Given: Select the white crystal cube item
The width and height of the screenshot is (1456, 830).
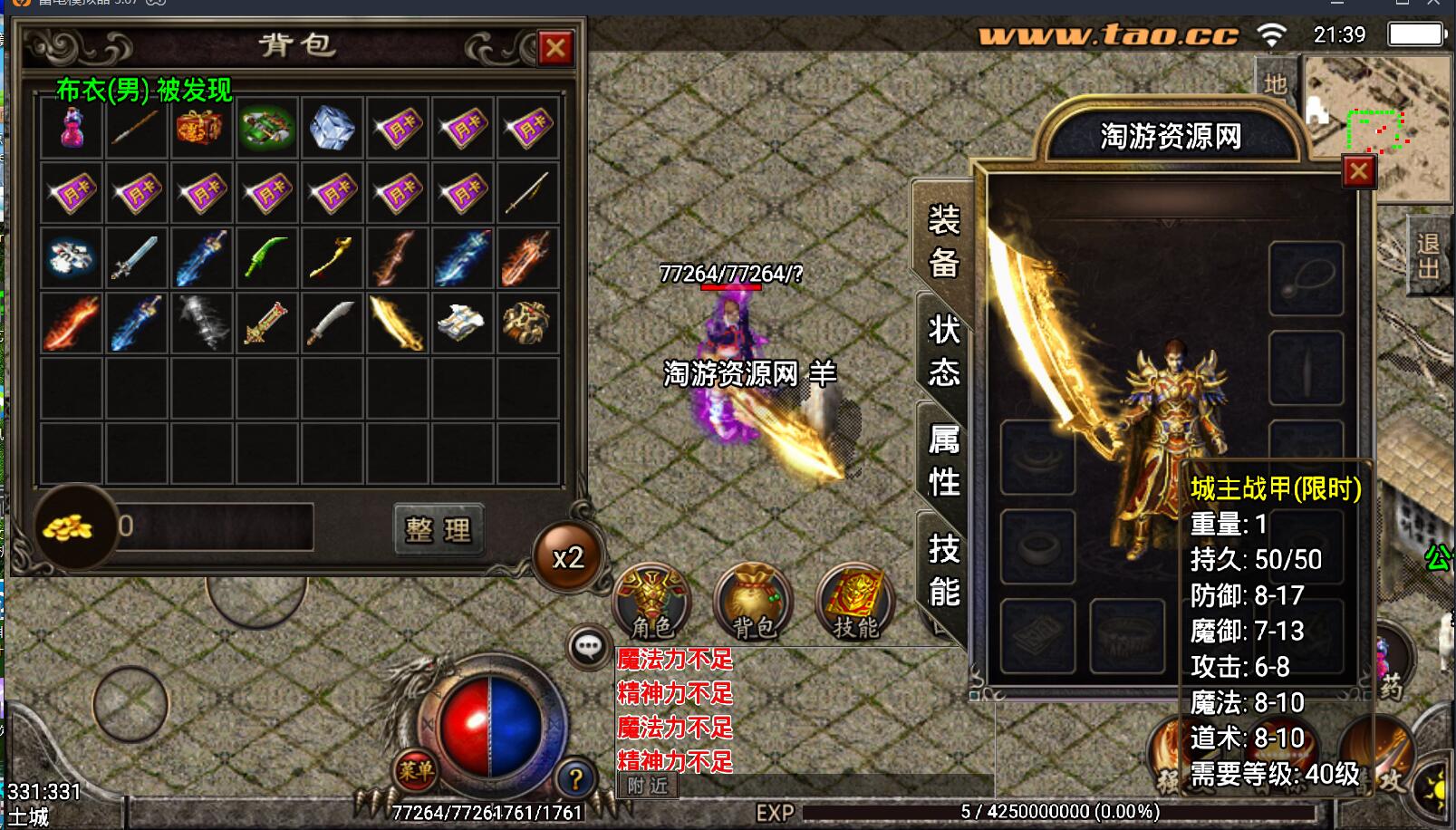Looking at the screenshot, I should coord(332,128).
